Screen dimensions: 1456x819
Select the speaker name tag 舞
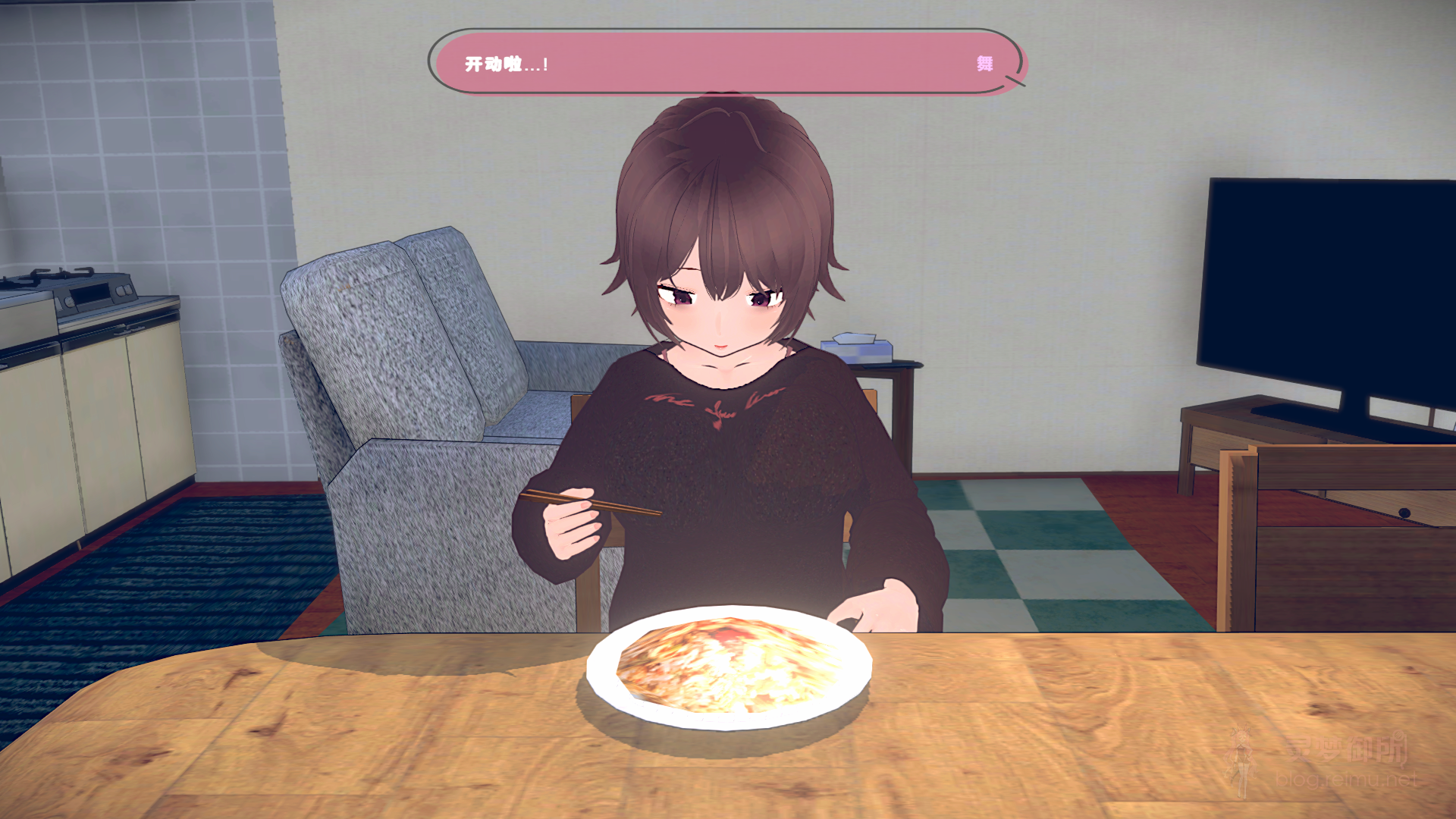986,63
